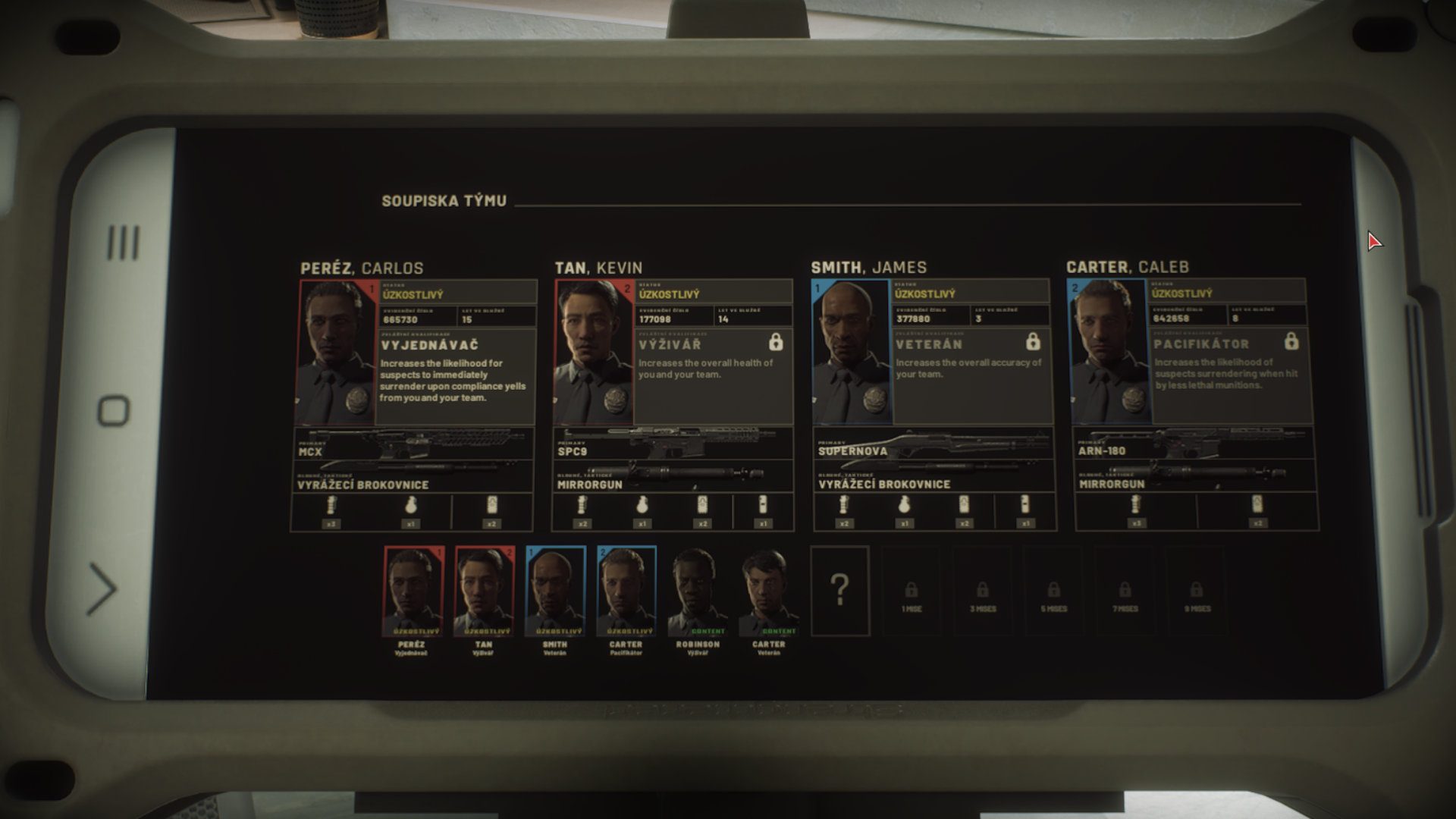Viewport: 1456px width, 819px height.
Task: Pick the Smith roster thumbnail
Action: (x=555, y=592)
